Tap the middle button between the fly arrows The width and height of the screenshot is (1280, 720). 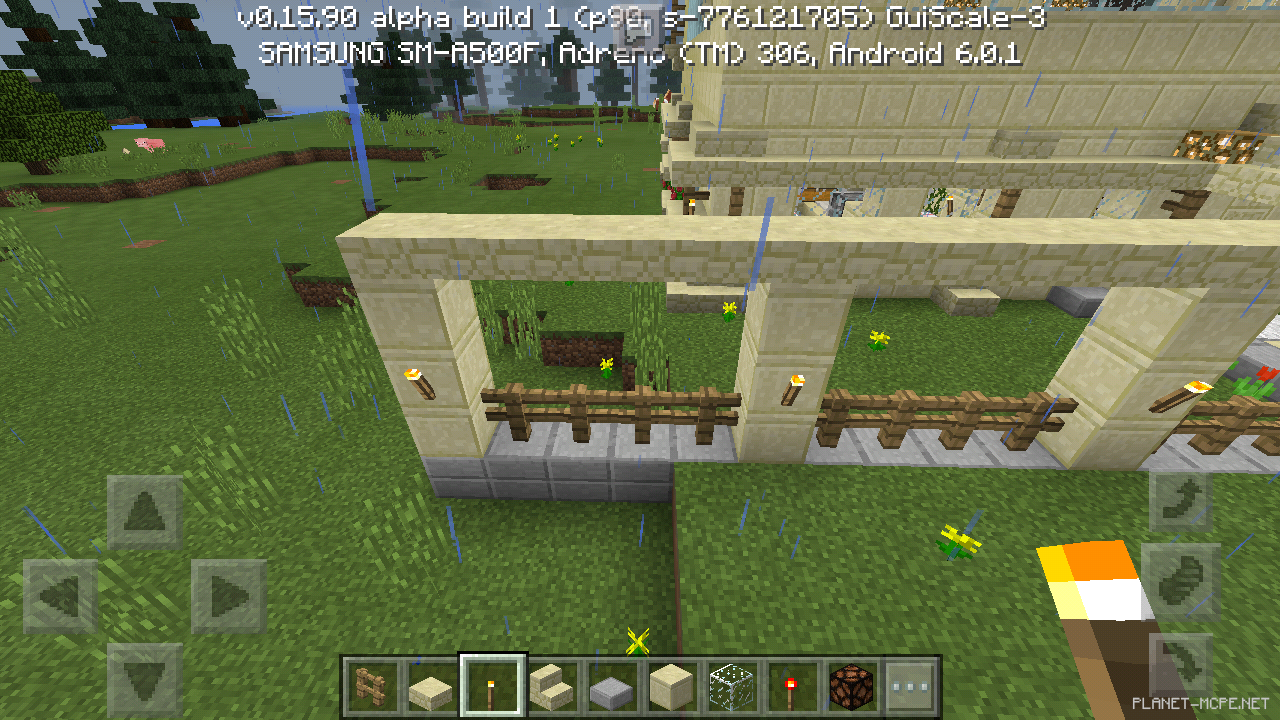click(1181, 580)
